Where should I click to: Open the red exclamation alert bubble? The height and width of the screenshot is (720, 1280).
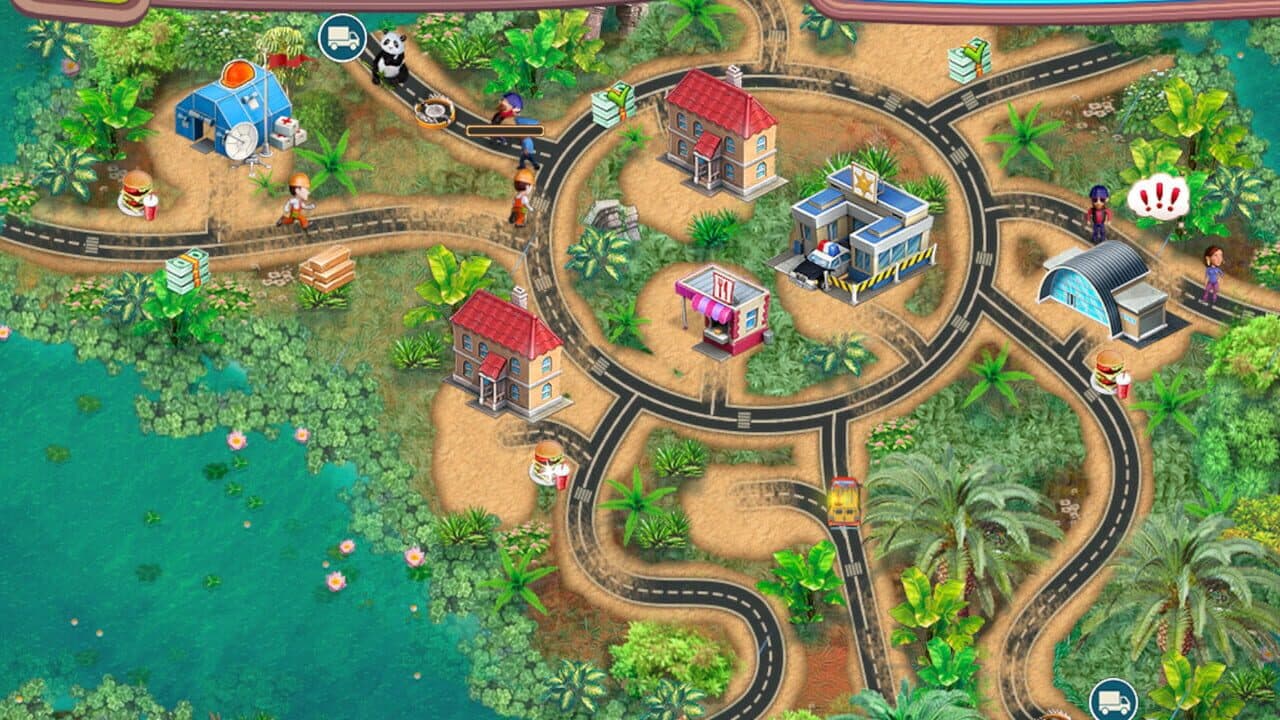1158,199
